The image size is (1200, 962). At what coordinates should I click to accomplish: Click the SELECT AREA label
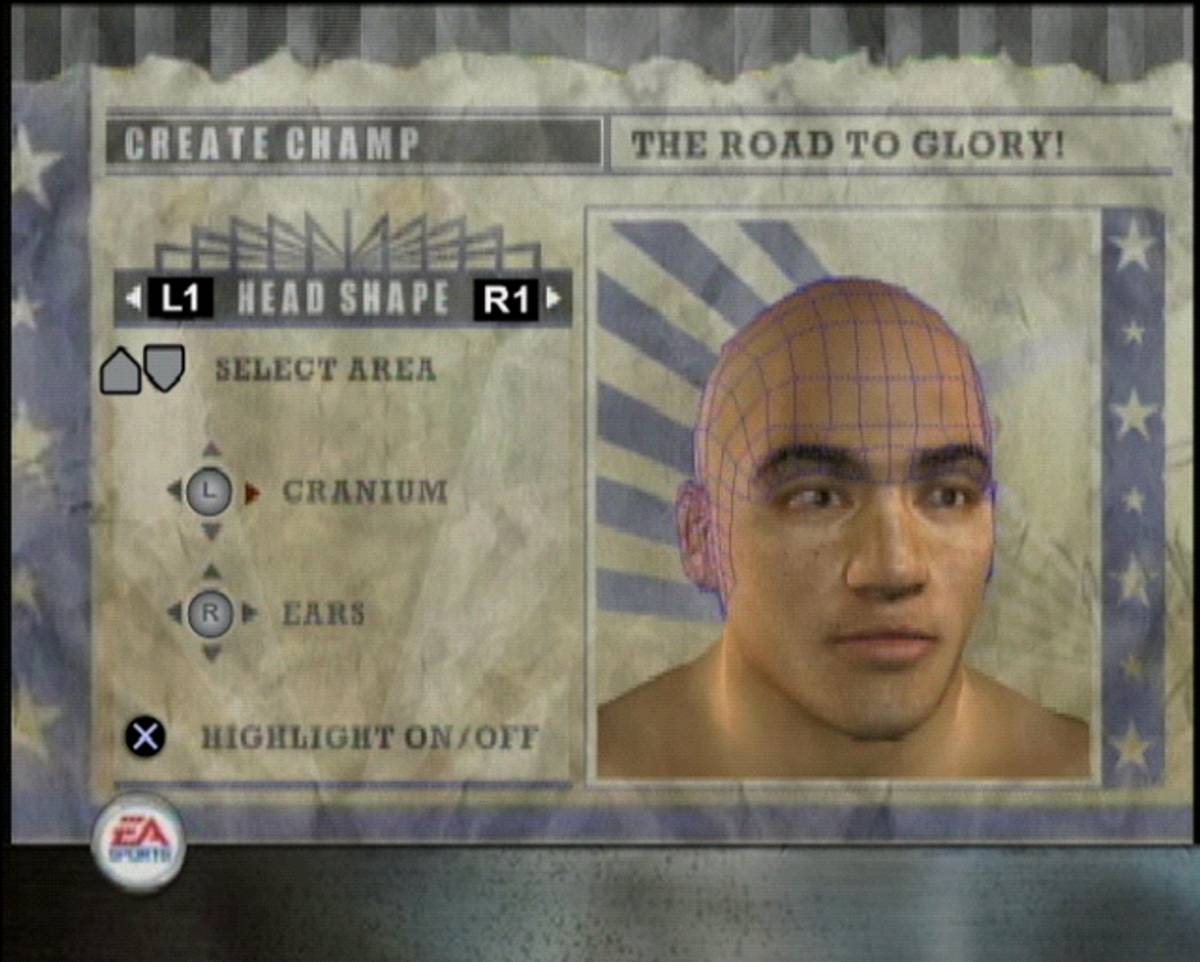[x=325, y=369]
